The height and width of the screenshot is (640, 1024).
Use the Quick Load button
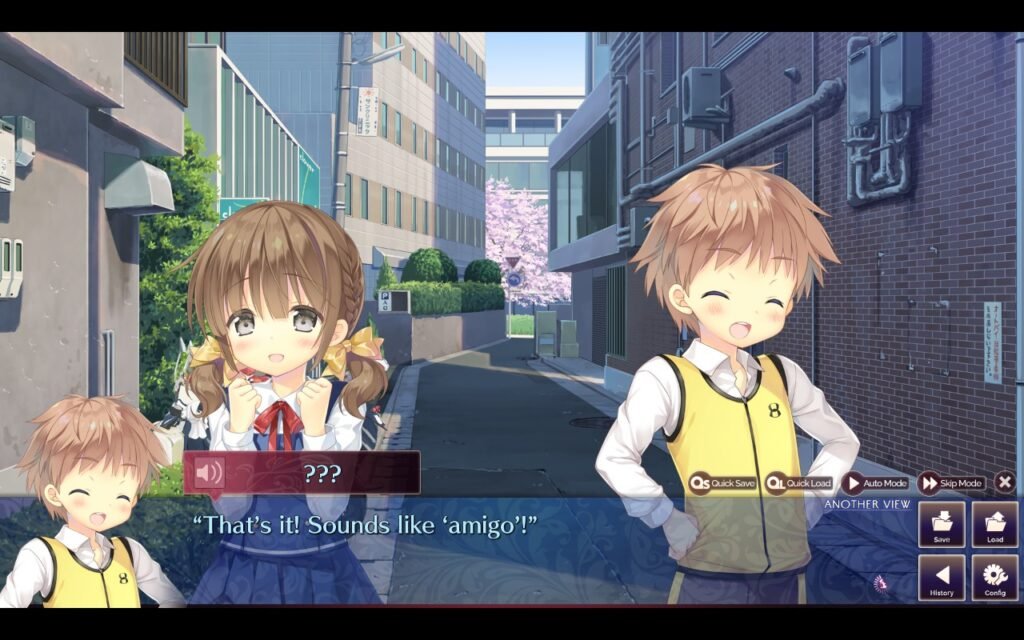[798, 483]
